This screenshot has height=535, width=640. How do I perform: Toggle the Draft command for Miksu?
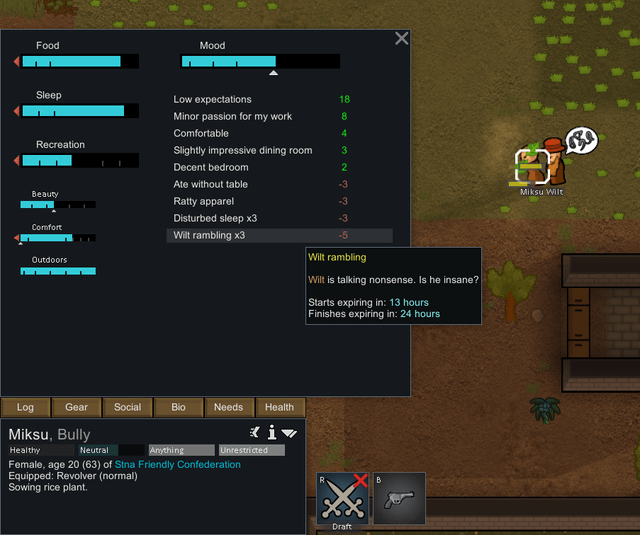point(342,499)
